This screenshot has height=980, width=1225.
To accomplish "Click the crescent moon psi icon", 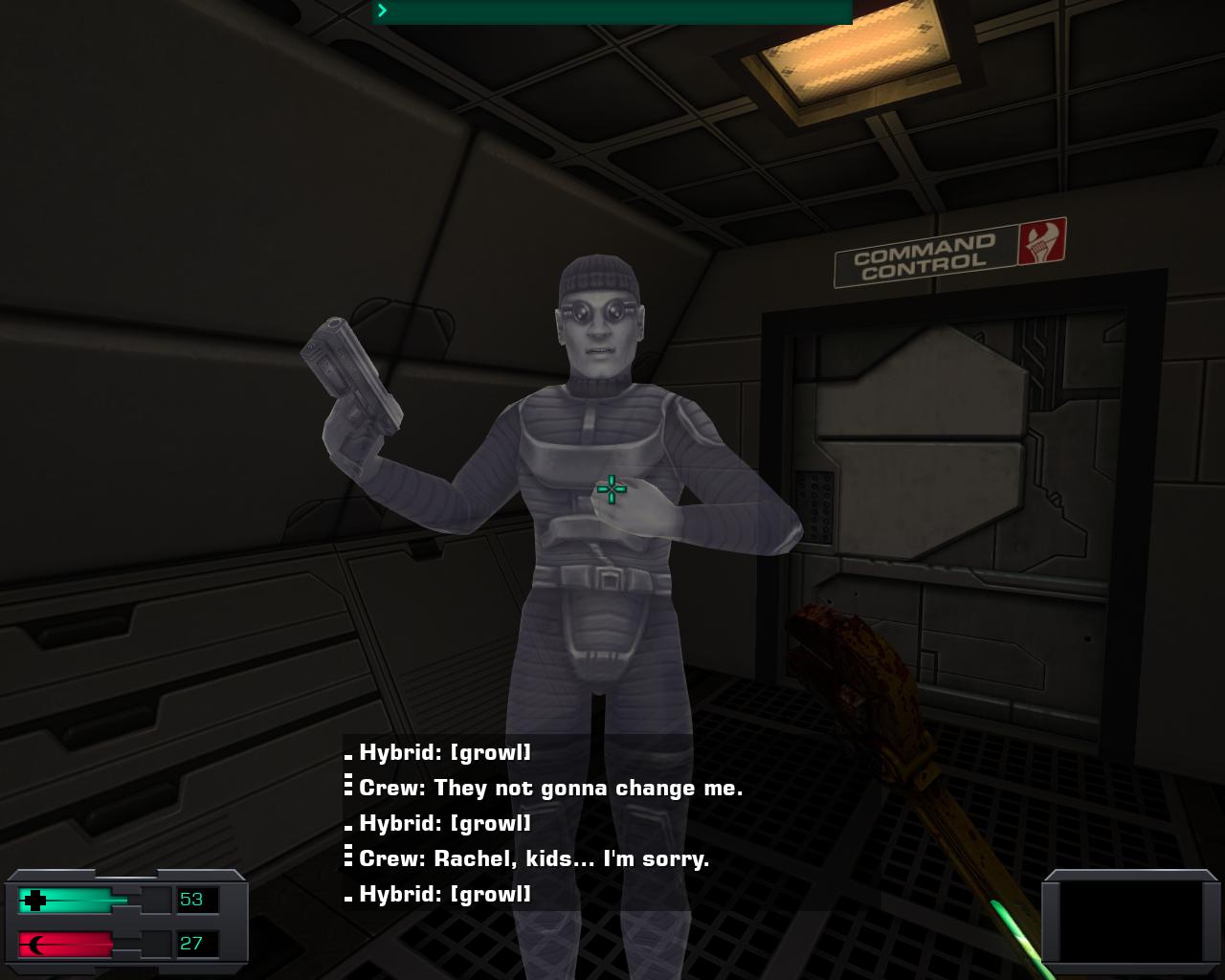I will 34,945.
